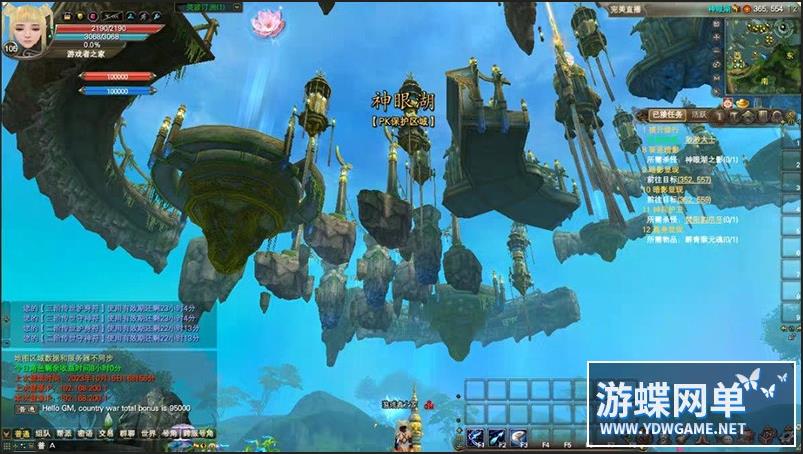Select the 组队 team chat tab
803x454 pixels.
pyautogui.click(x=42, y=434)
